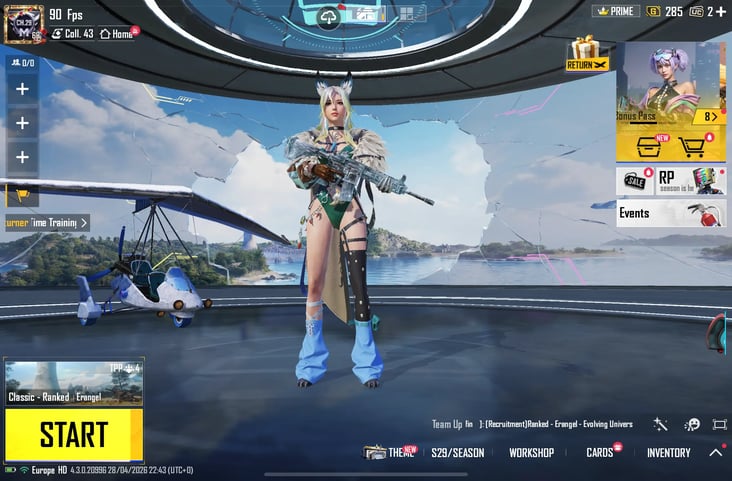732x481 pixels.
Task: Open the supply crate icon
Action: (648, 147)
